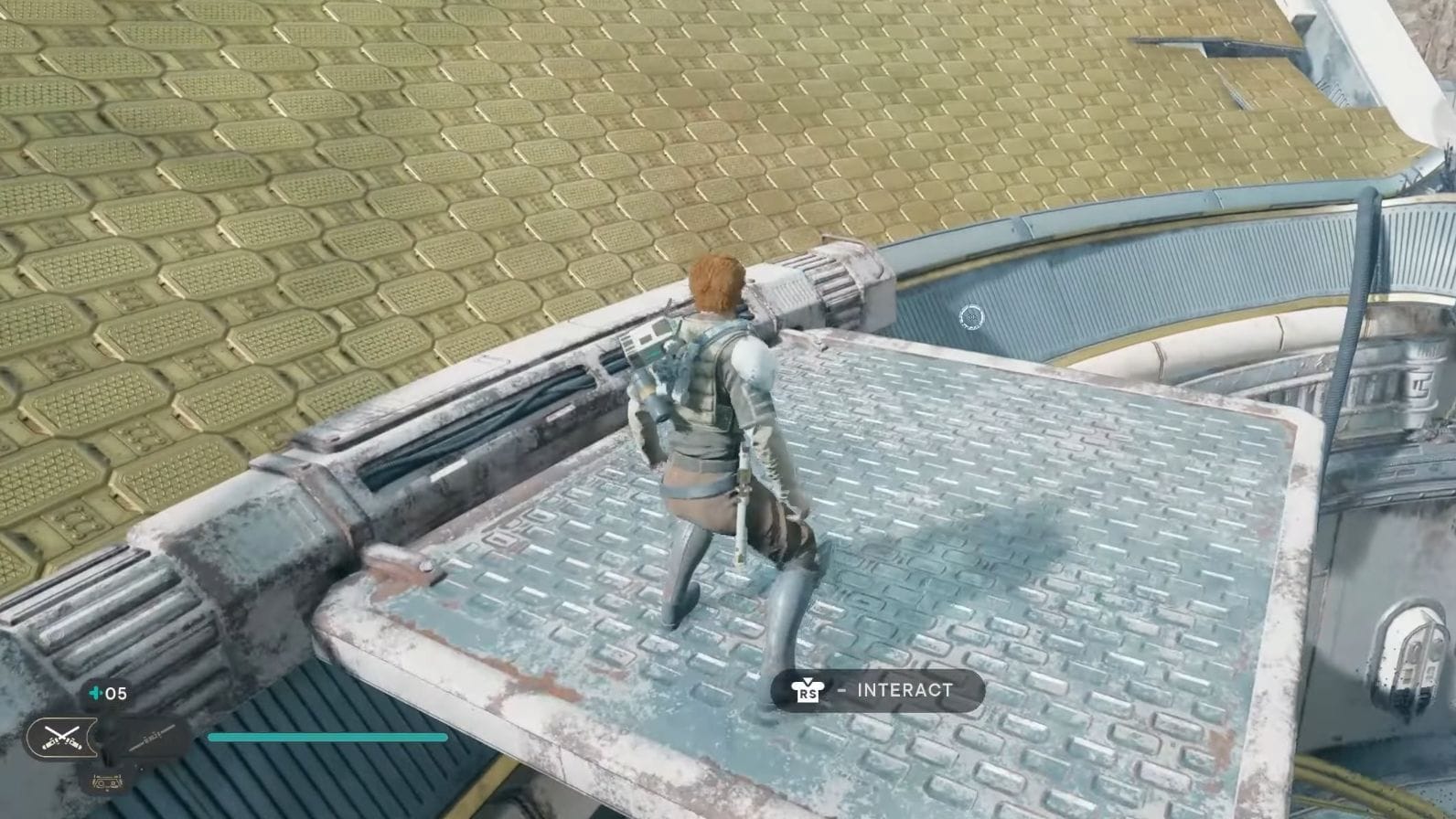Select the HUD status cluster
The width and height of the screenshot is (1456, 819).
(110, 736)
